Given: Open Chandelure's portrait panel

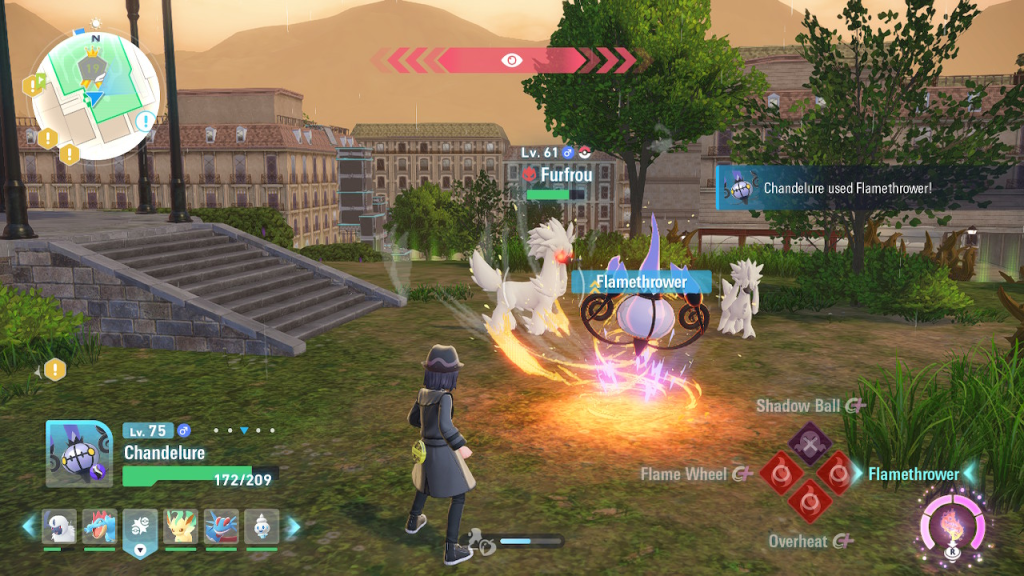Looking at the screenshot, I should [x=78, y=453].
